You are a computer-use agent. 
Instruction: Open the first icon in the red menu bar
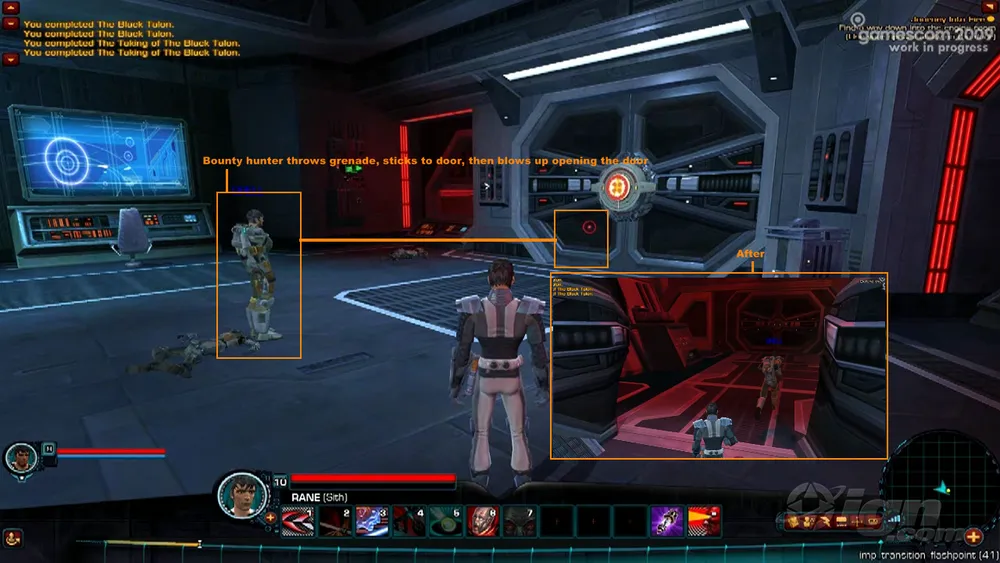pos(794,521)
